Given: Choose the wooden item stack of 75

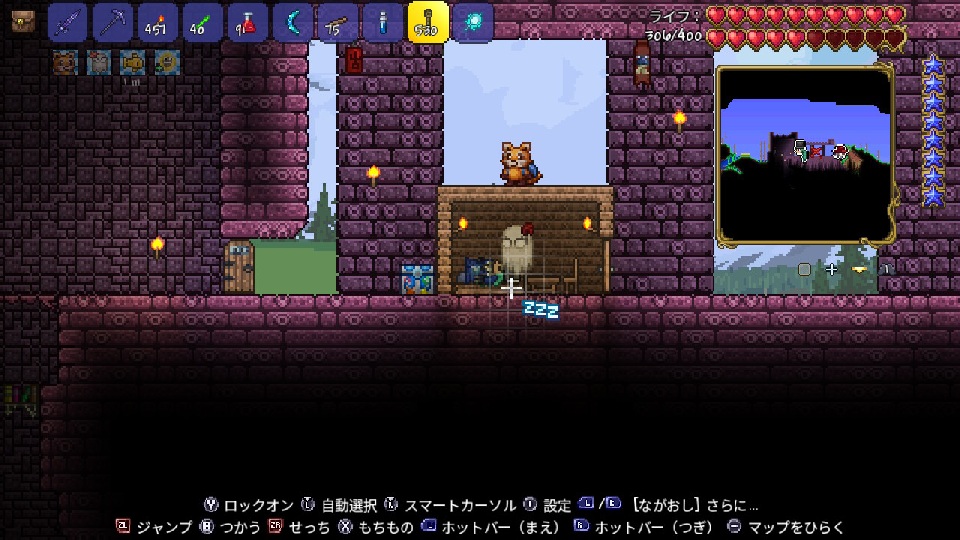Looking at the screenshot, I should coord(338,22).
